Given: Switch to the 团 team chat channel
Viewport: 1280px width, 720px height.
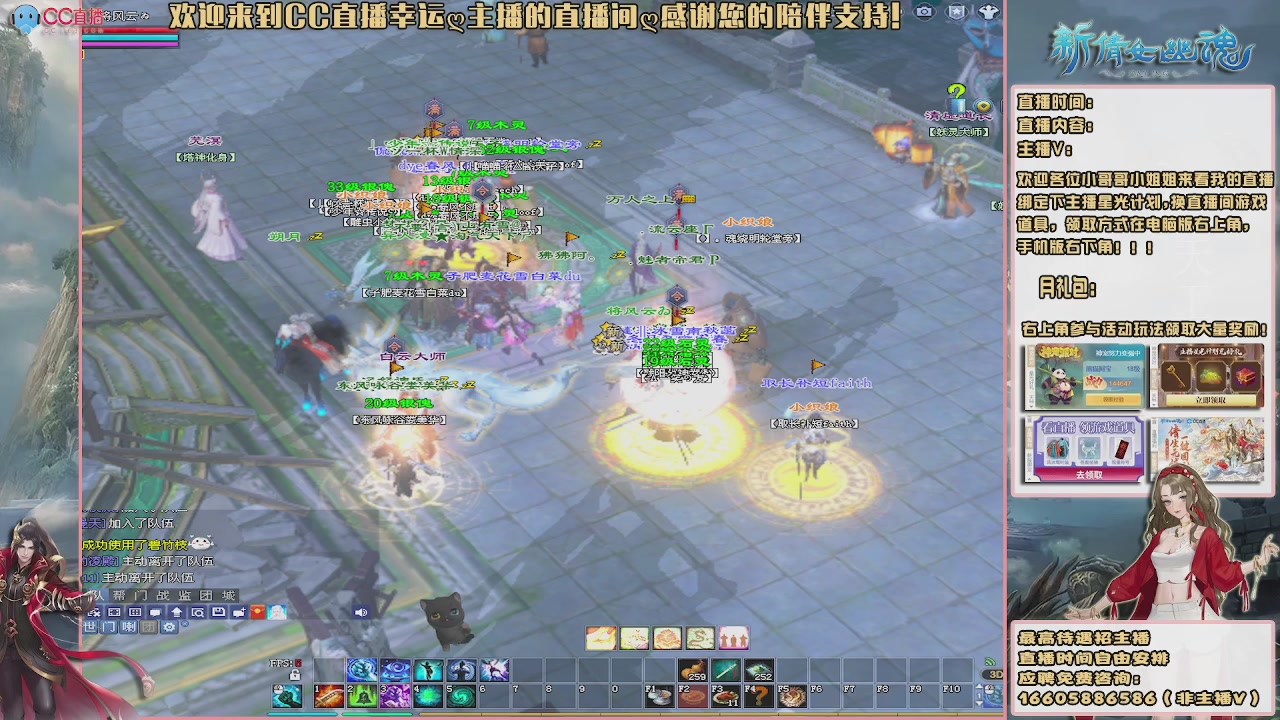Looking at the screenshot, I should click(x=147, y=627).
